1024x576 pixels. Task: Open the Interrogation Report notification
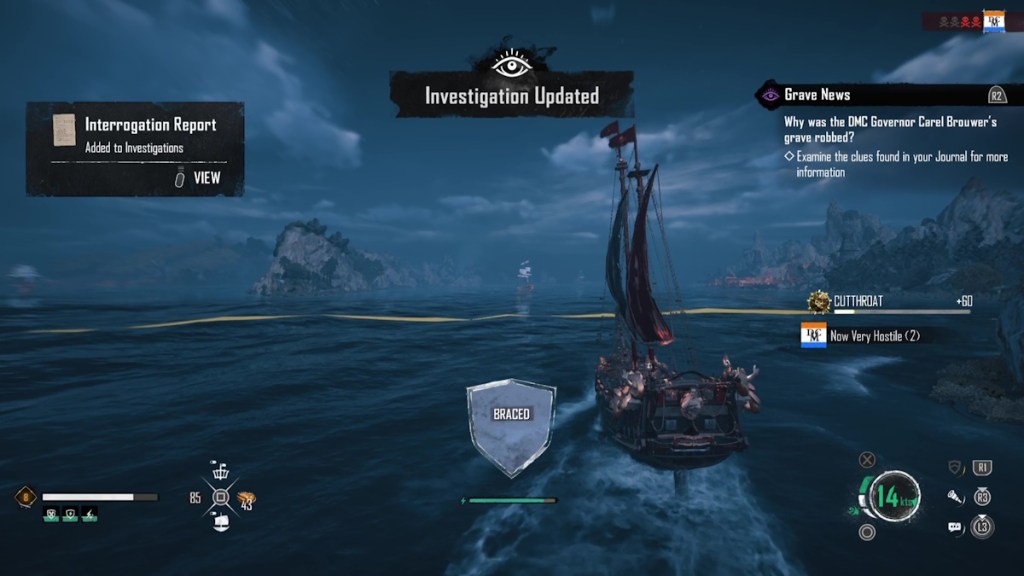click(x=135, y=148)
